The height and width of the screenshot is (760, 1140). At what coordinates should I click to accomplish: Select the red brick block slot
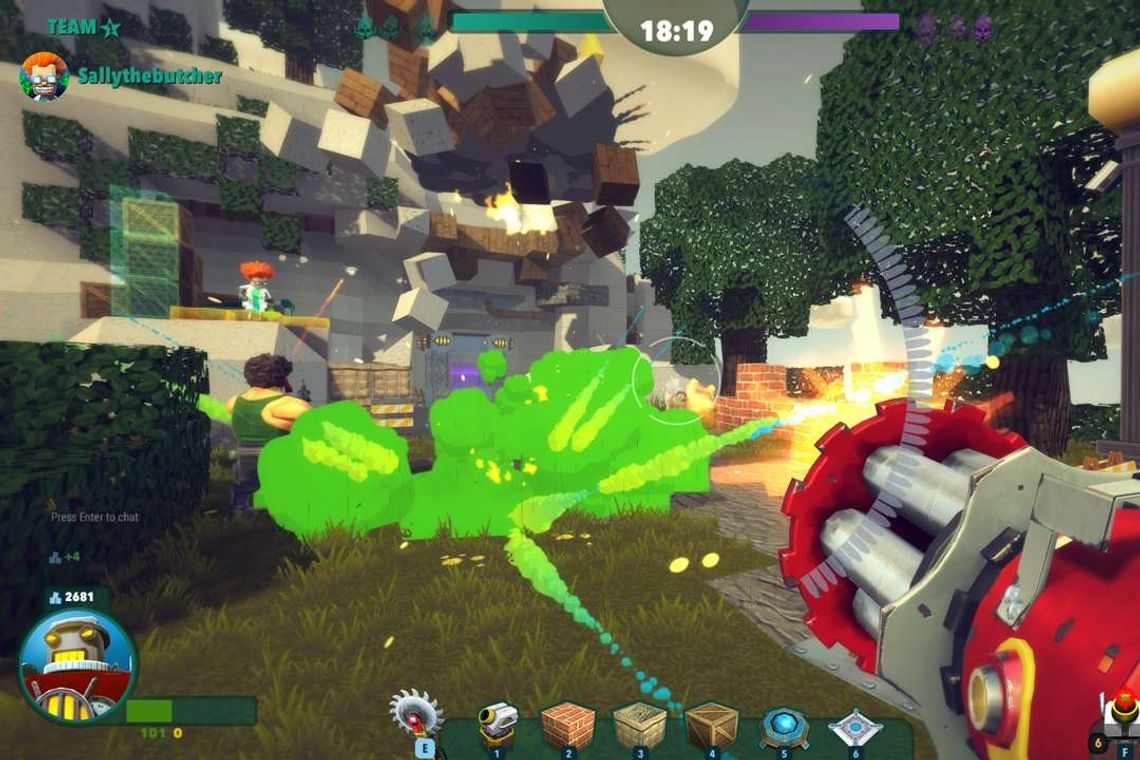pos(568,724)
